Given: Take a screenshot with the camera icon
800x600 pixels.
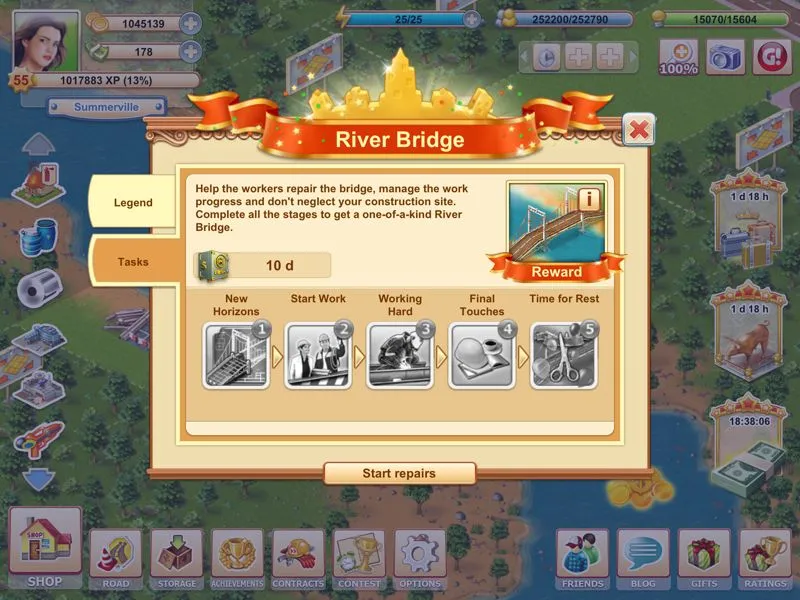Looking at the screenshot, I should tap(727, 57).
